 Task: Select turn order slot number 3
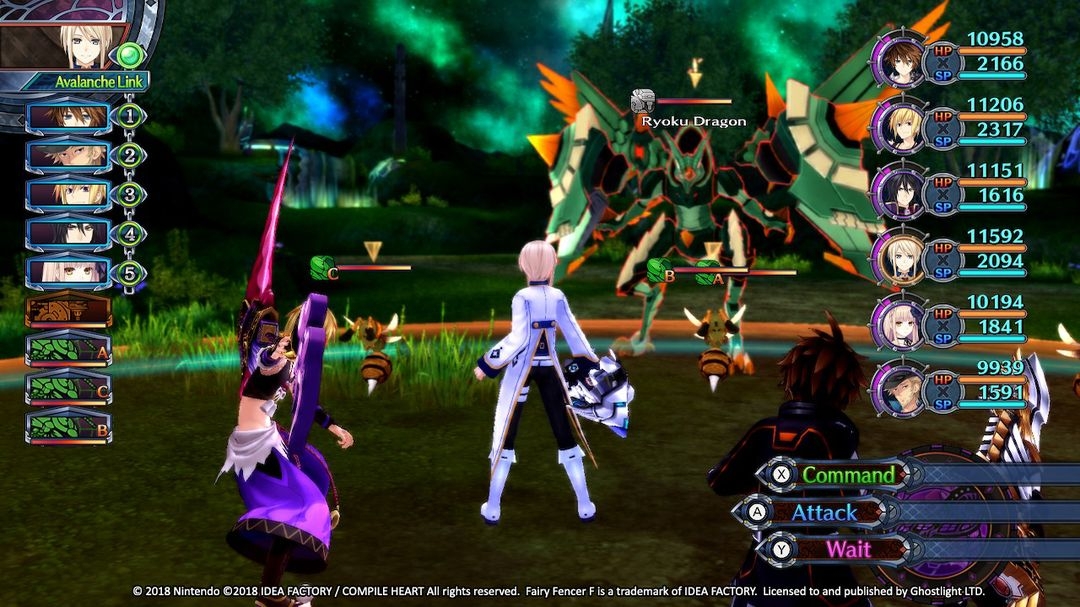[68, 195]
